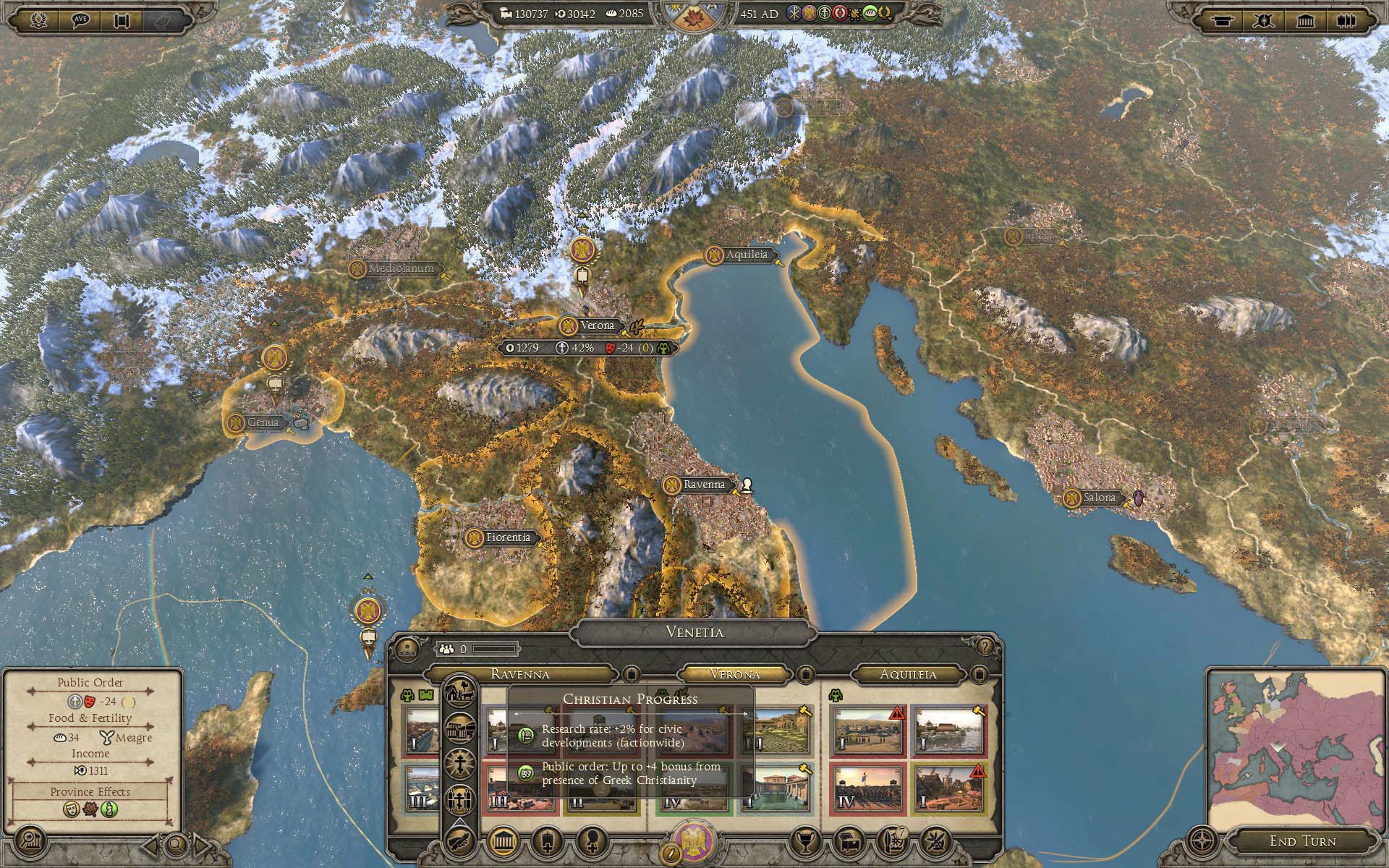1389x868 pixels.
Task: Switch to the Verona settlement tab
Action: 734,674
